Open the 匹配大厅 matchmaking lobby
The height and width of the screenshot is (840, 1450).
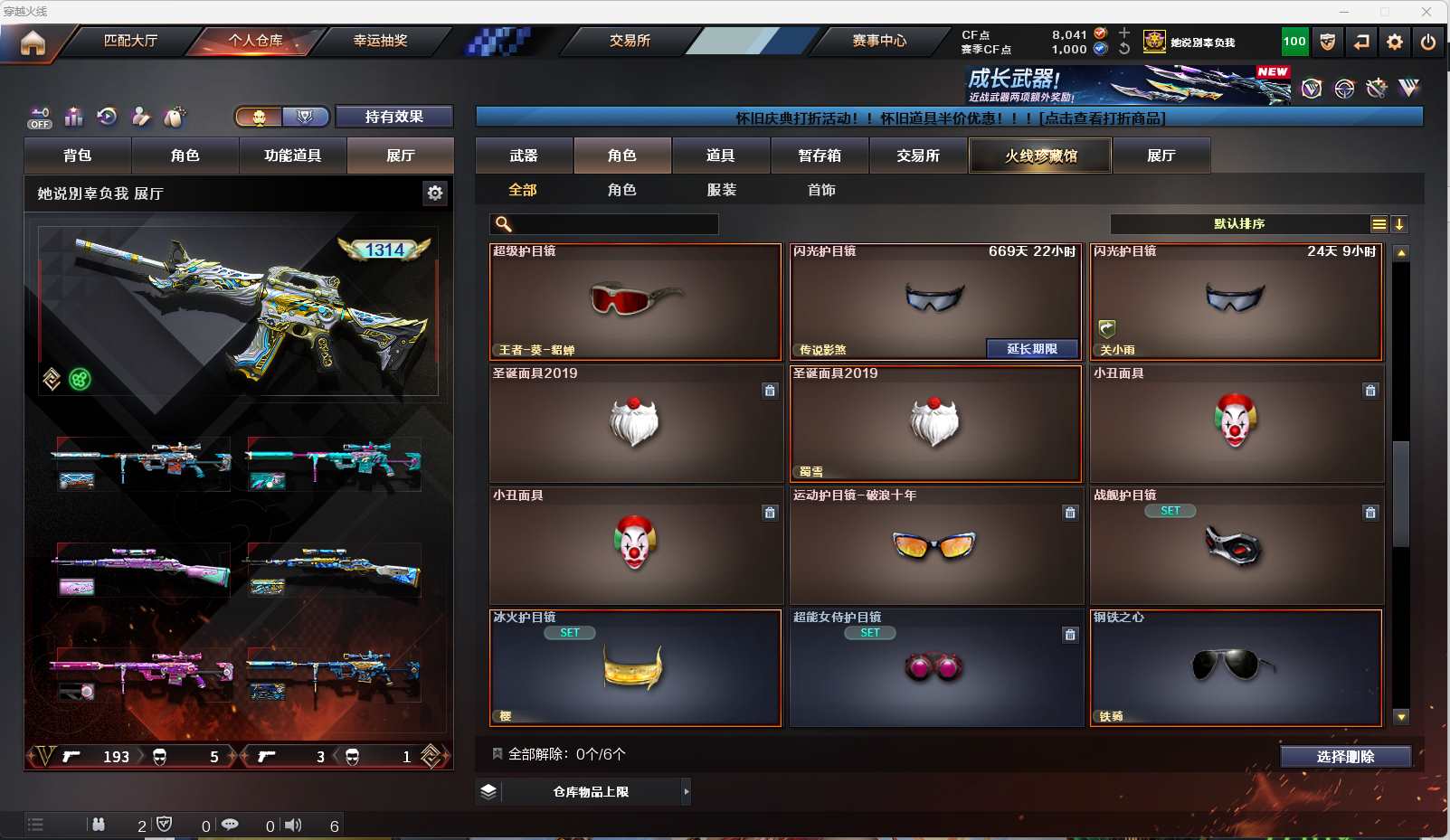tap(131, 41)
